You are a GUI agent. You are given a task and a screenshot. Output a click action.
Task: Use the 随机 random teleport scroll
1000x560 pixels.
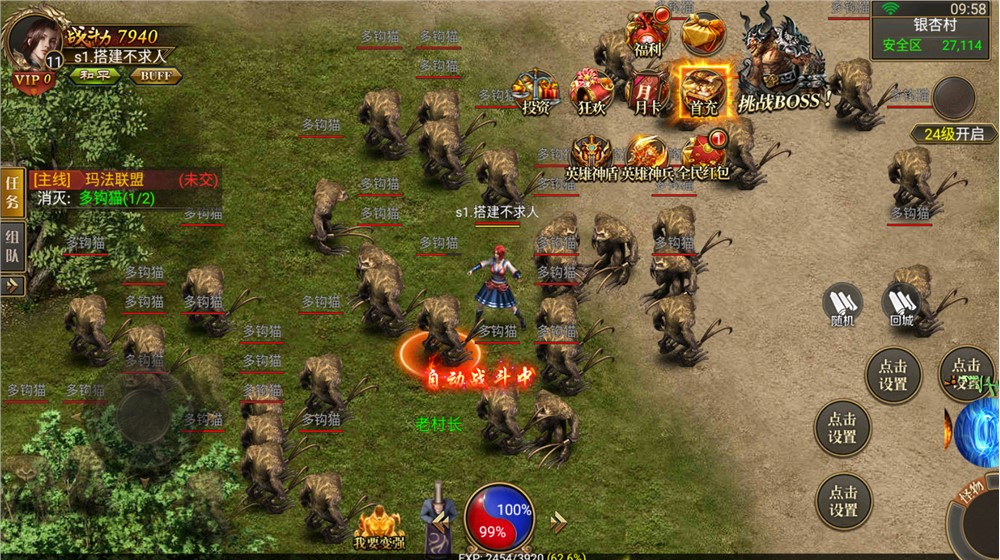coord(842,304)
